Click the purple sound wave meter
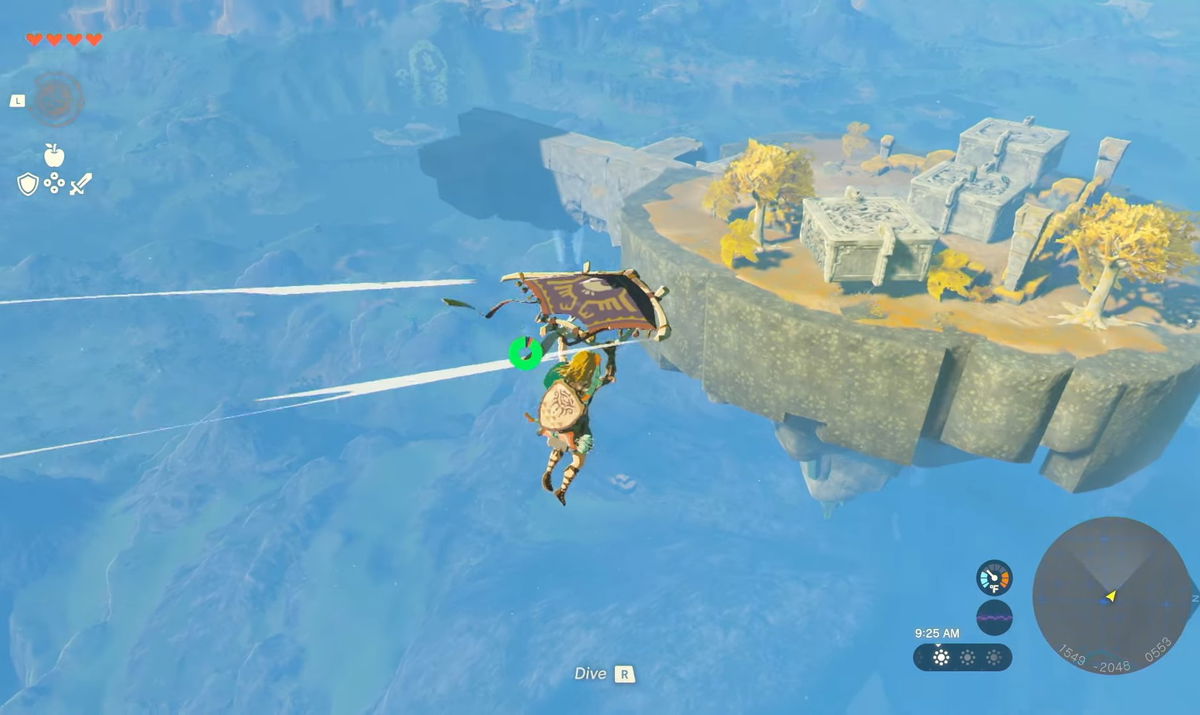The width and height of the screenshot is (1200, 715). click(994, 617)
